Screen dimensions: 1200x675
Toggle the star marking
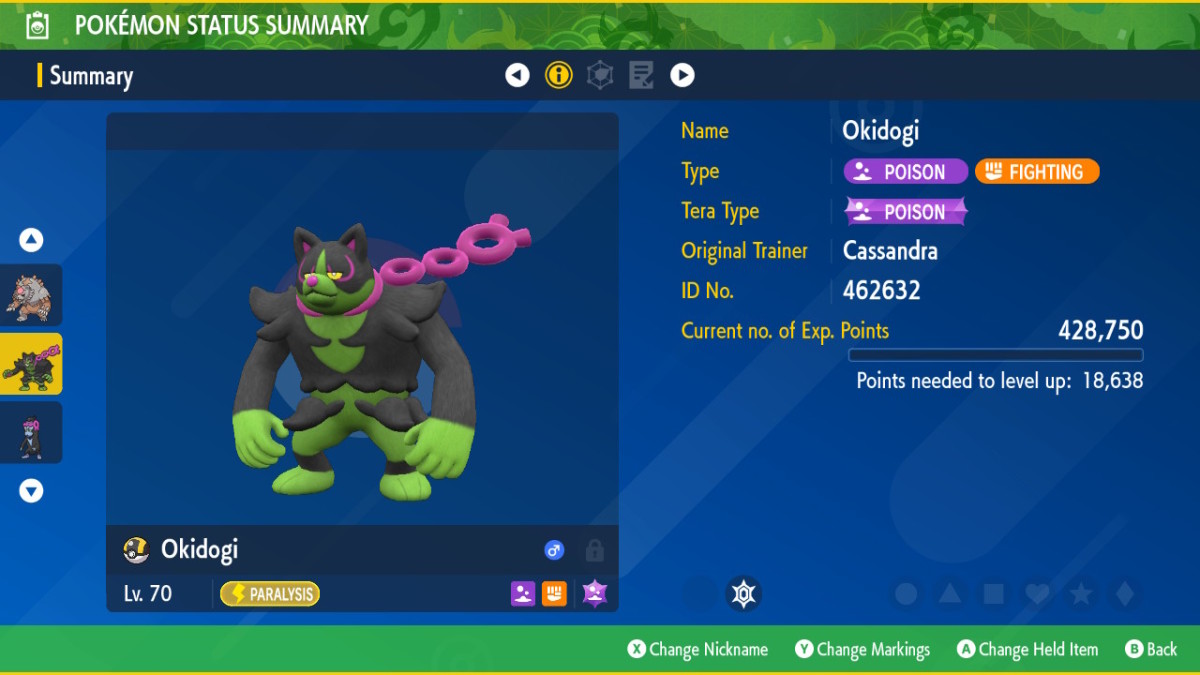(x=1081, y=594)
